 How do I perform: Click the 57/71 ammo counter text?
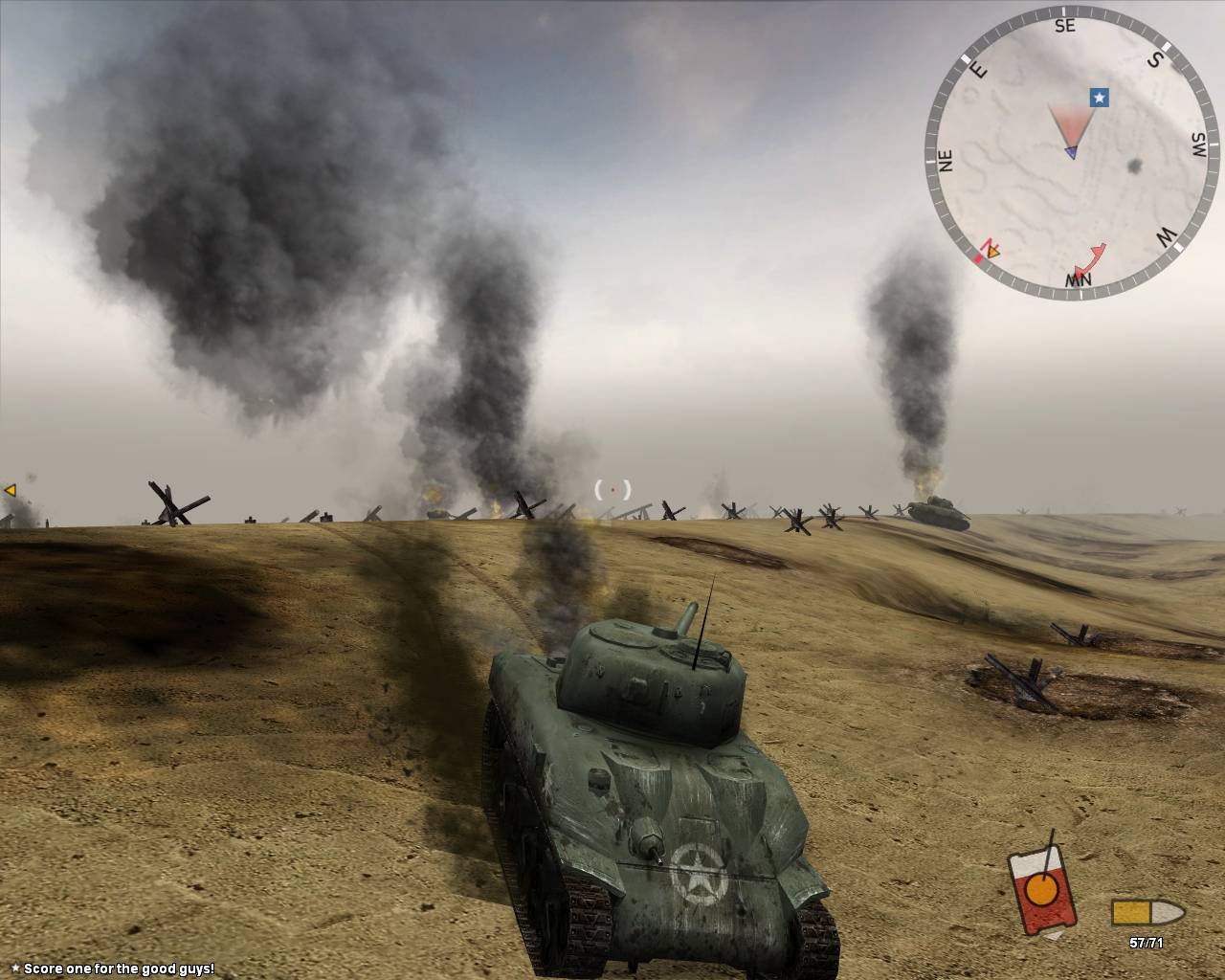point(1147,943)
